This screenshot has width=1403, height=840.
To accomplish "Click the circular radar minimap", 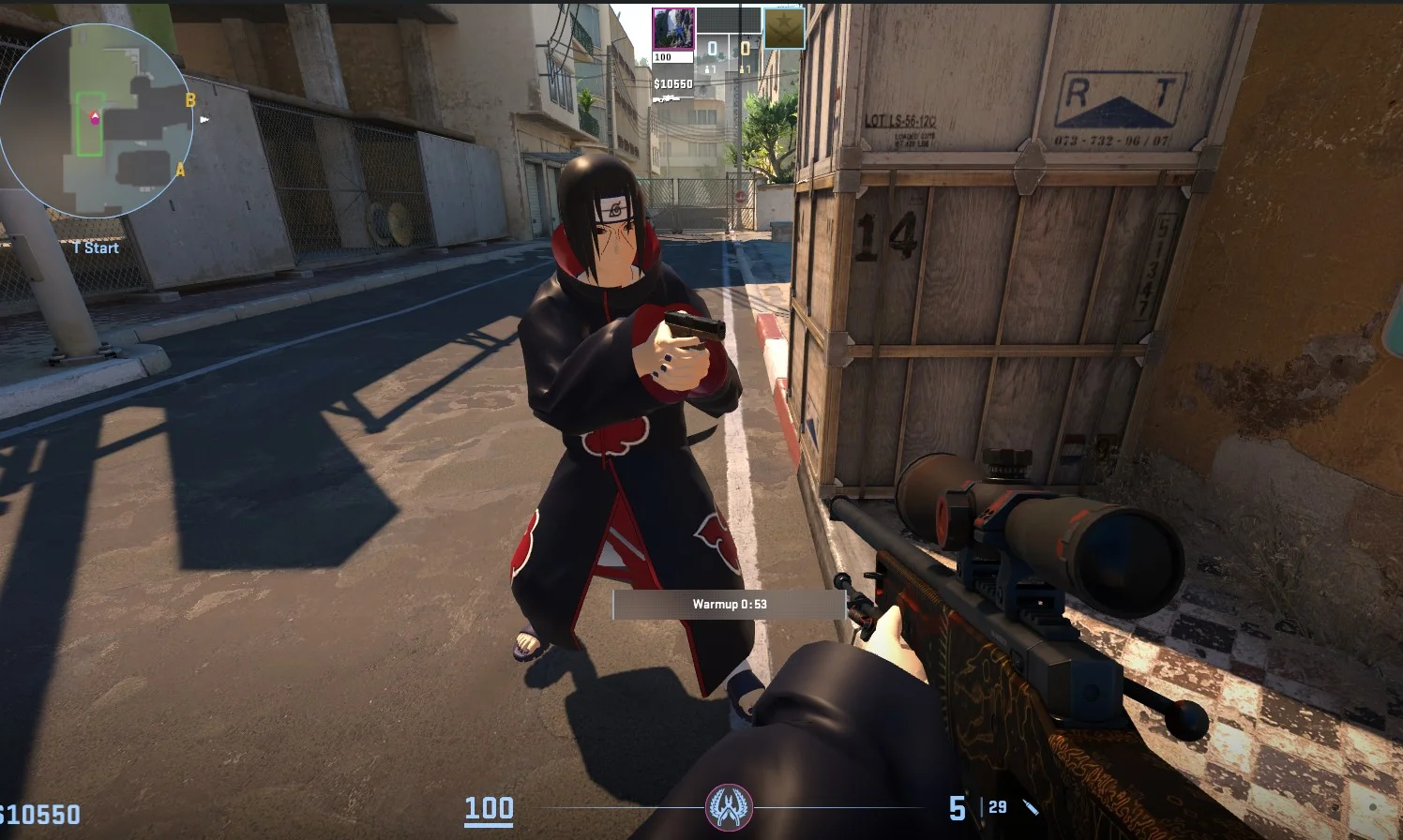I will (x=97, y=121).
